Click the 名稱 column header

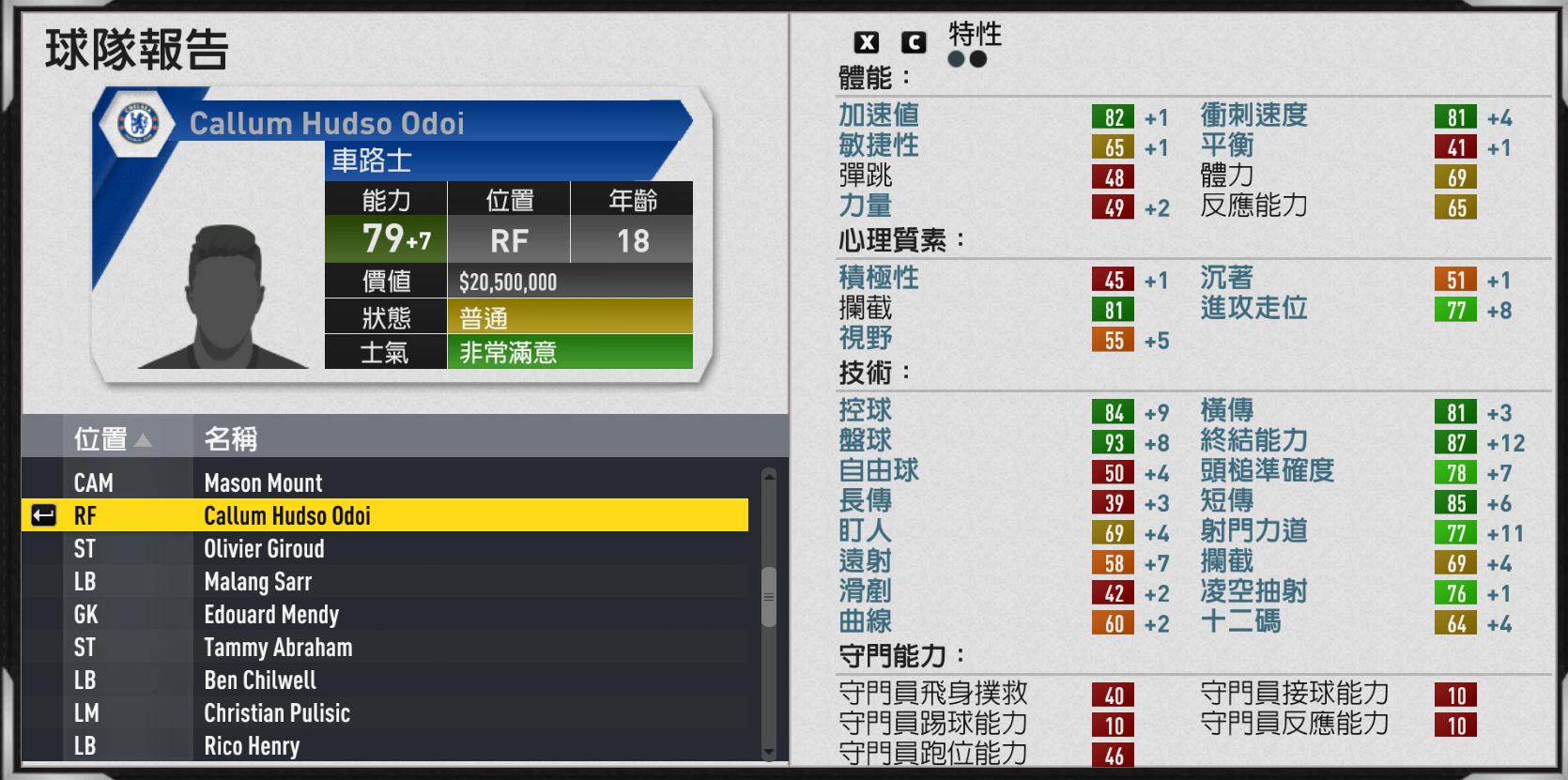[x=233, y=438]
